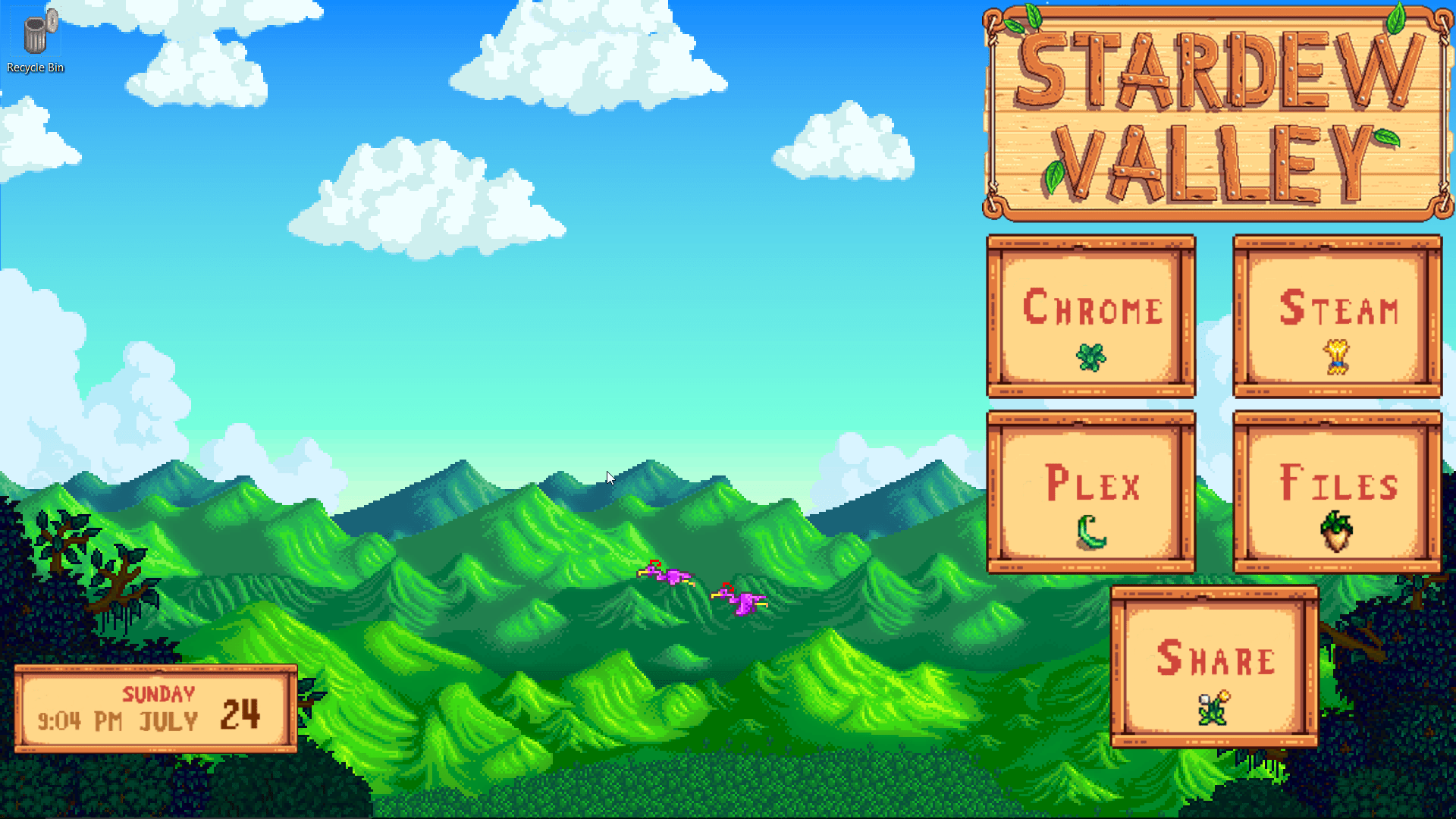The image size is (1456, 819).
Task: Click the Recycle Bin label text
Action: tap(35, 67)
